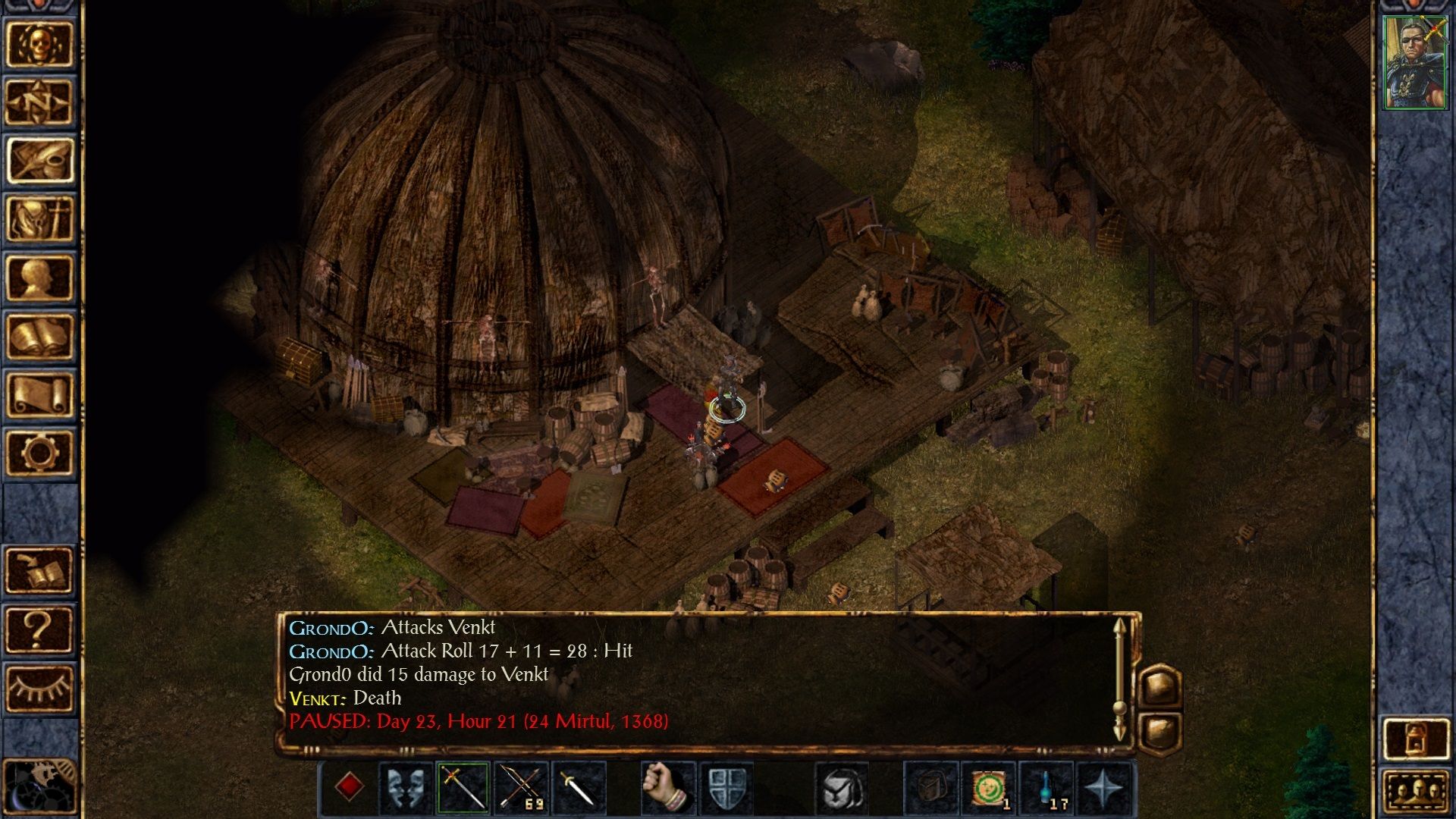Image resolution: width=1456 pixels, height=819 pixels.
Task: Return to game via the skull button
Action: pyautogui.click(x=39, y=43)
